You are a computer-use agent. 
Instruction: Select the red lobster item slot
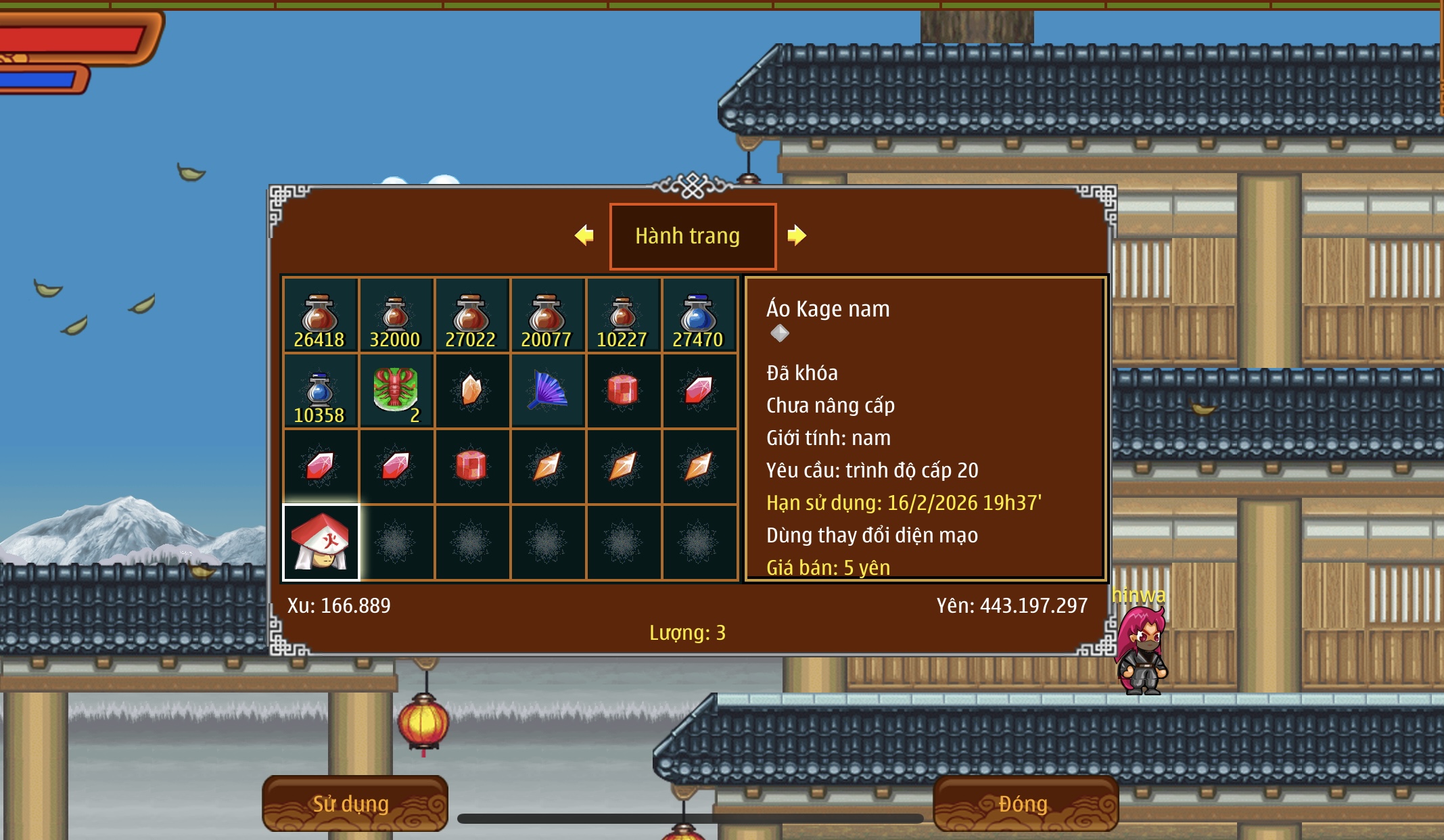(396, 391)
